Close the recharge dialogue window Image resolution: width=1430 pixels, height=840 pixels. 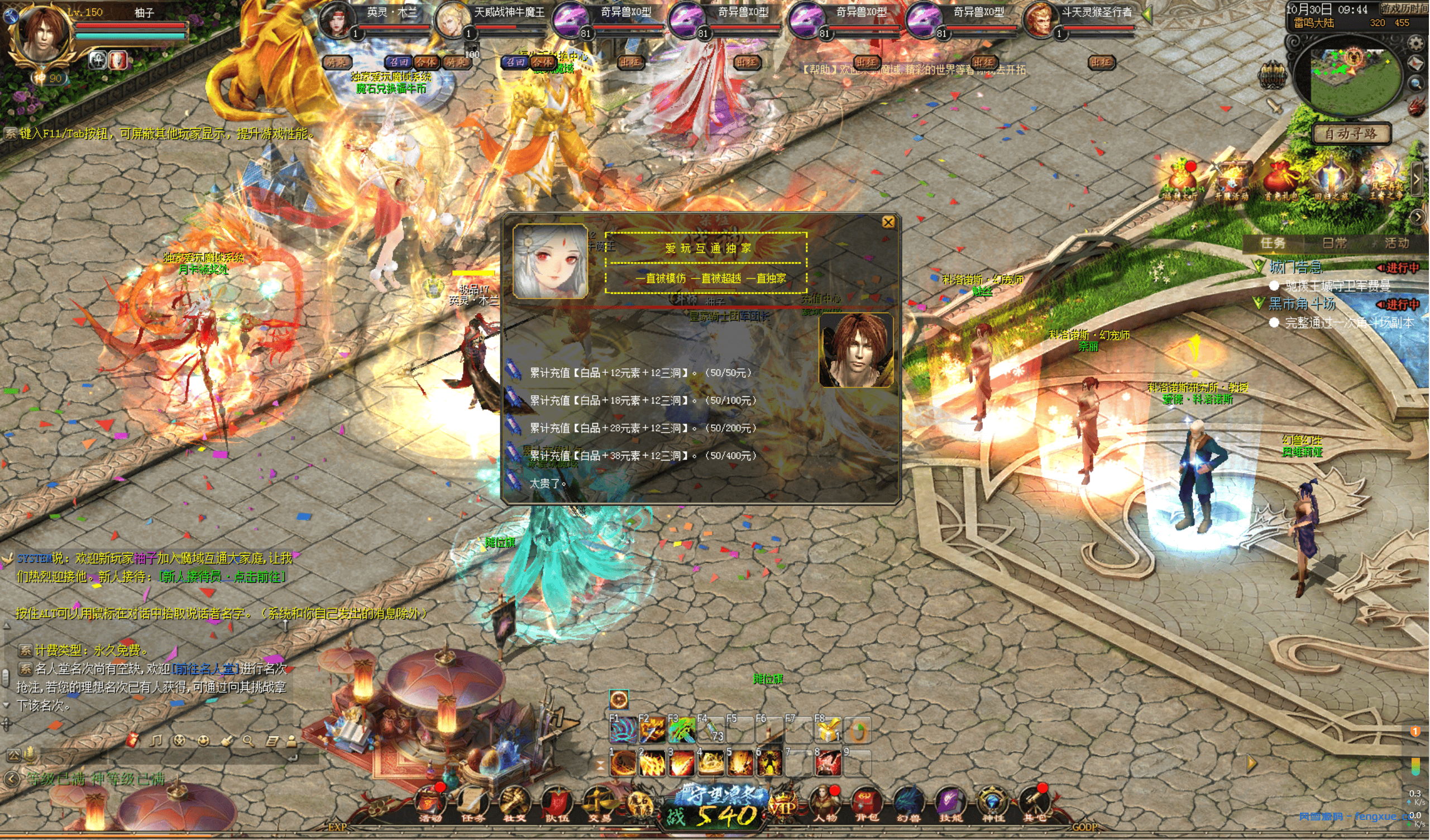[x=888, y=222]
